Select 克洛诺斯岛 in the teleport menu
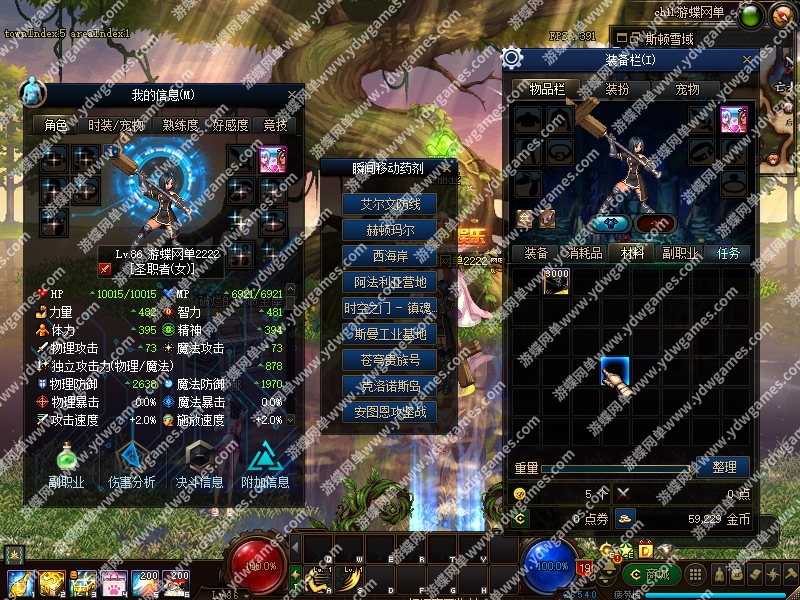This screenshot has height=600, width=800. [389, 386]
